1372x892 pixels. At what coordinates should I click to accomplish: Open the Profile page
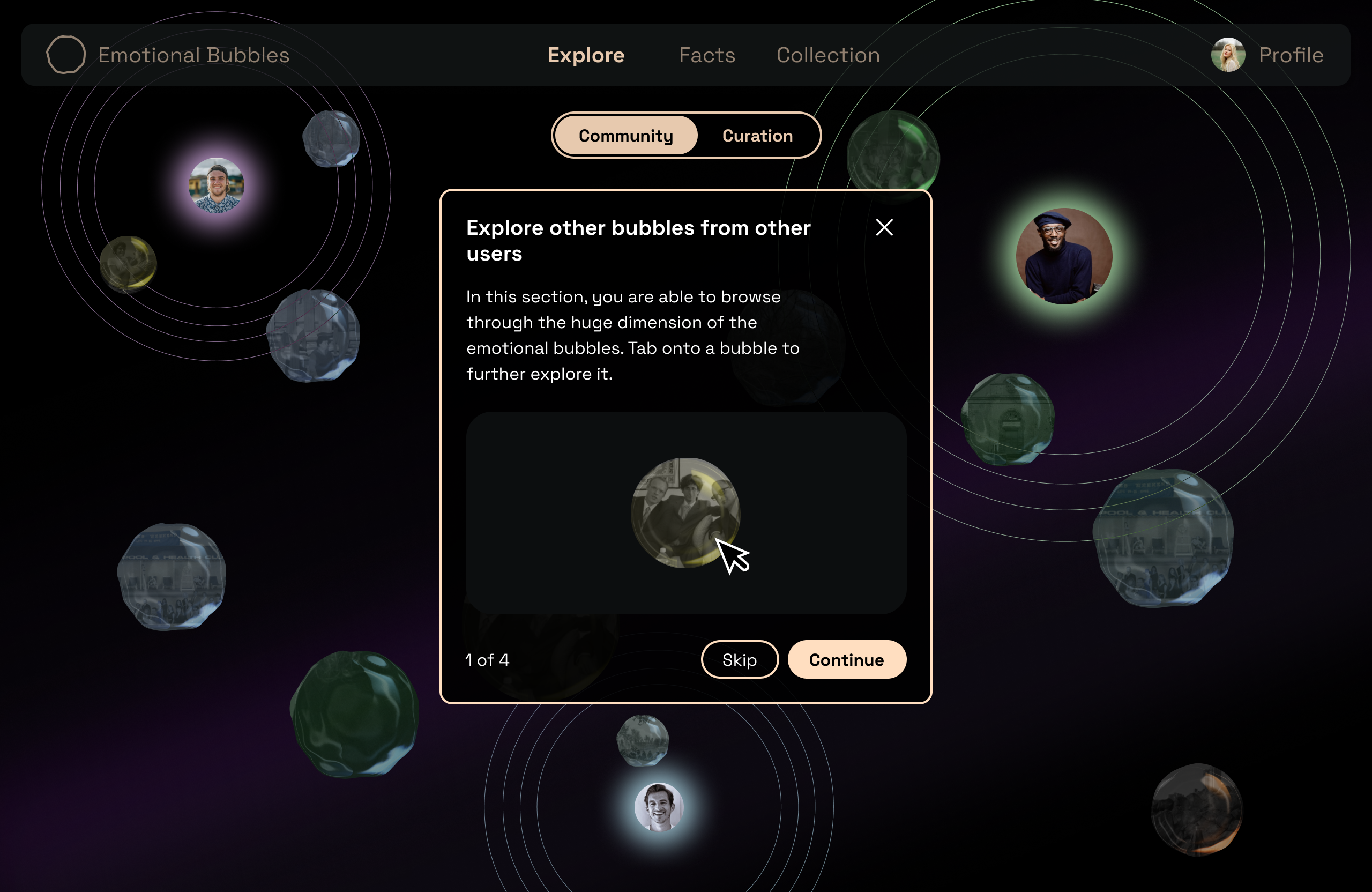pyautogui.click(x=1267, y=55)
